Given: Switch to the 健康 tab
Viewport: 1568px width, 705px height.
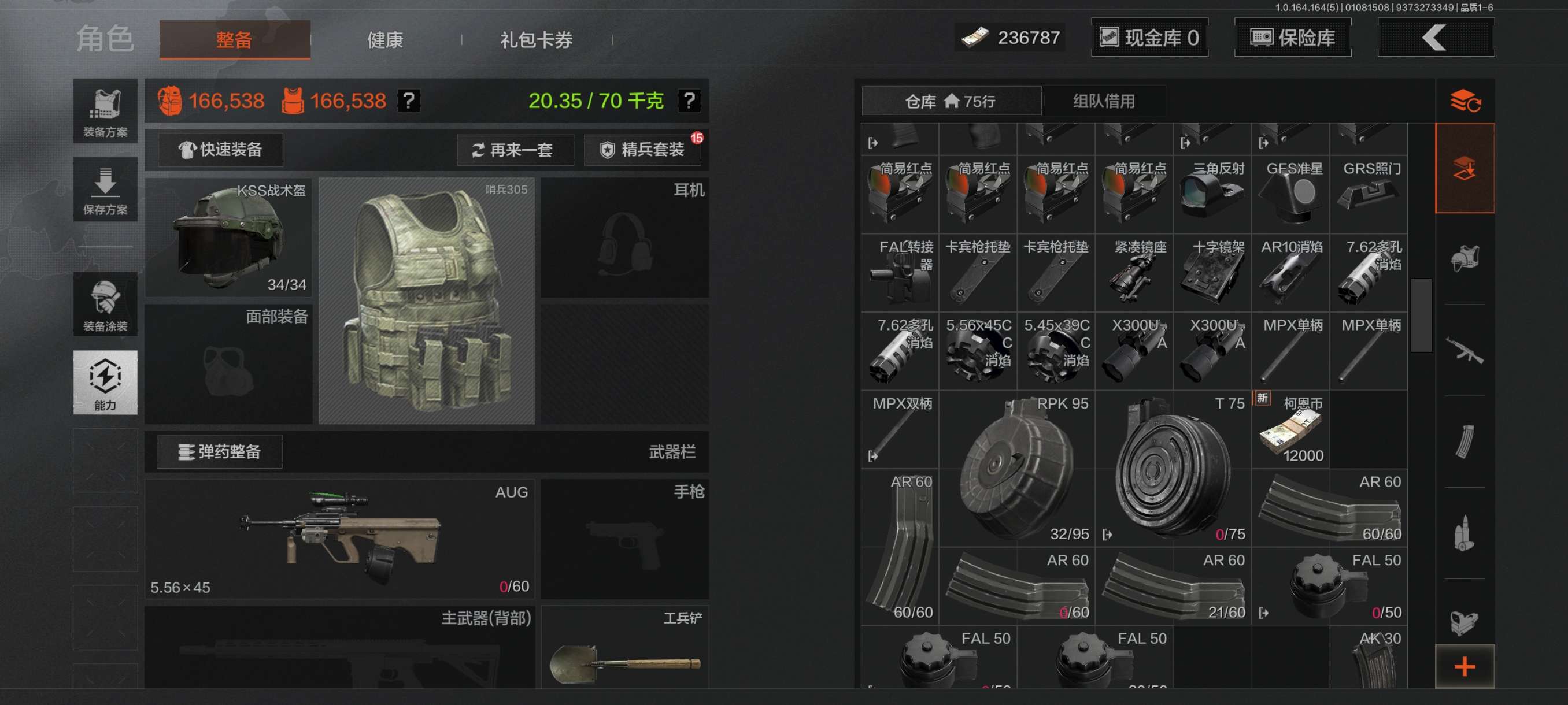Looking at the screenshot, I should (x=384, y=40).
